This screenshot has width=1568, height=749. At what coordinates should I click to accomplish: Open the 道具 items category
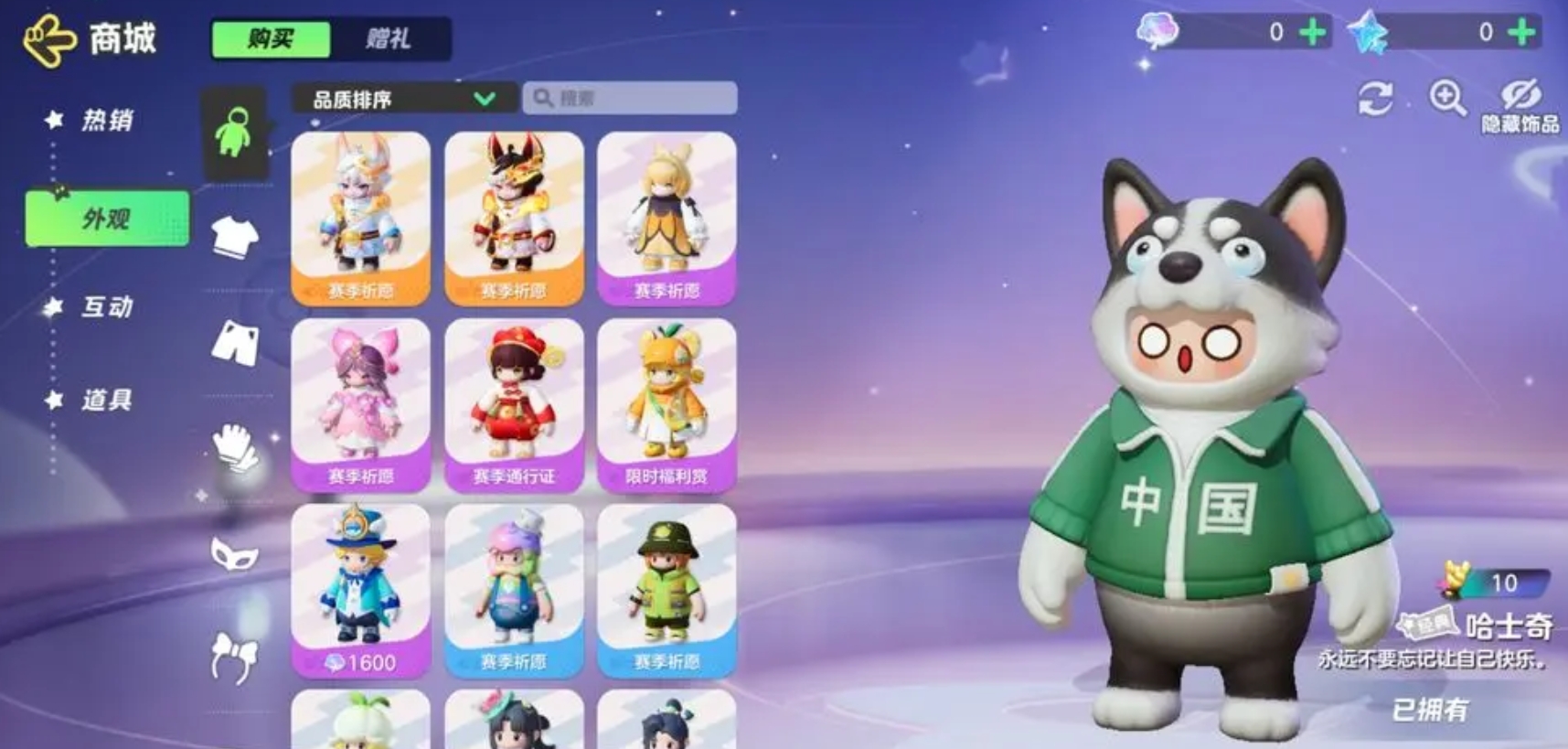pyautogui.click(x=106, y=400)
